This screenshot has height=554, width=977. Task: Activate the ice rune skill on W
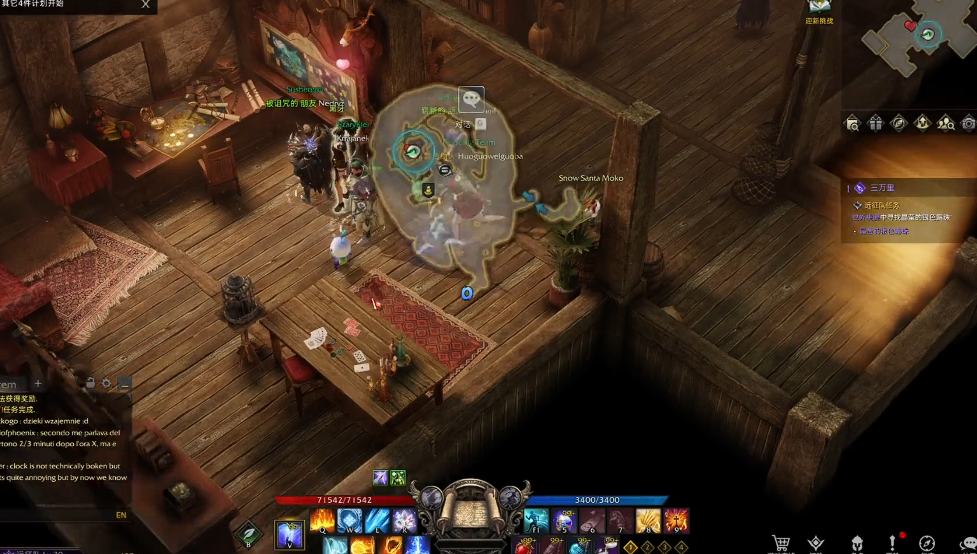349,520
